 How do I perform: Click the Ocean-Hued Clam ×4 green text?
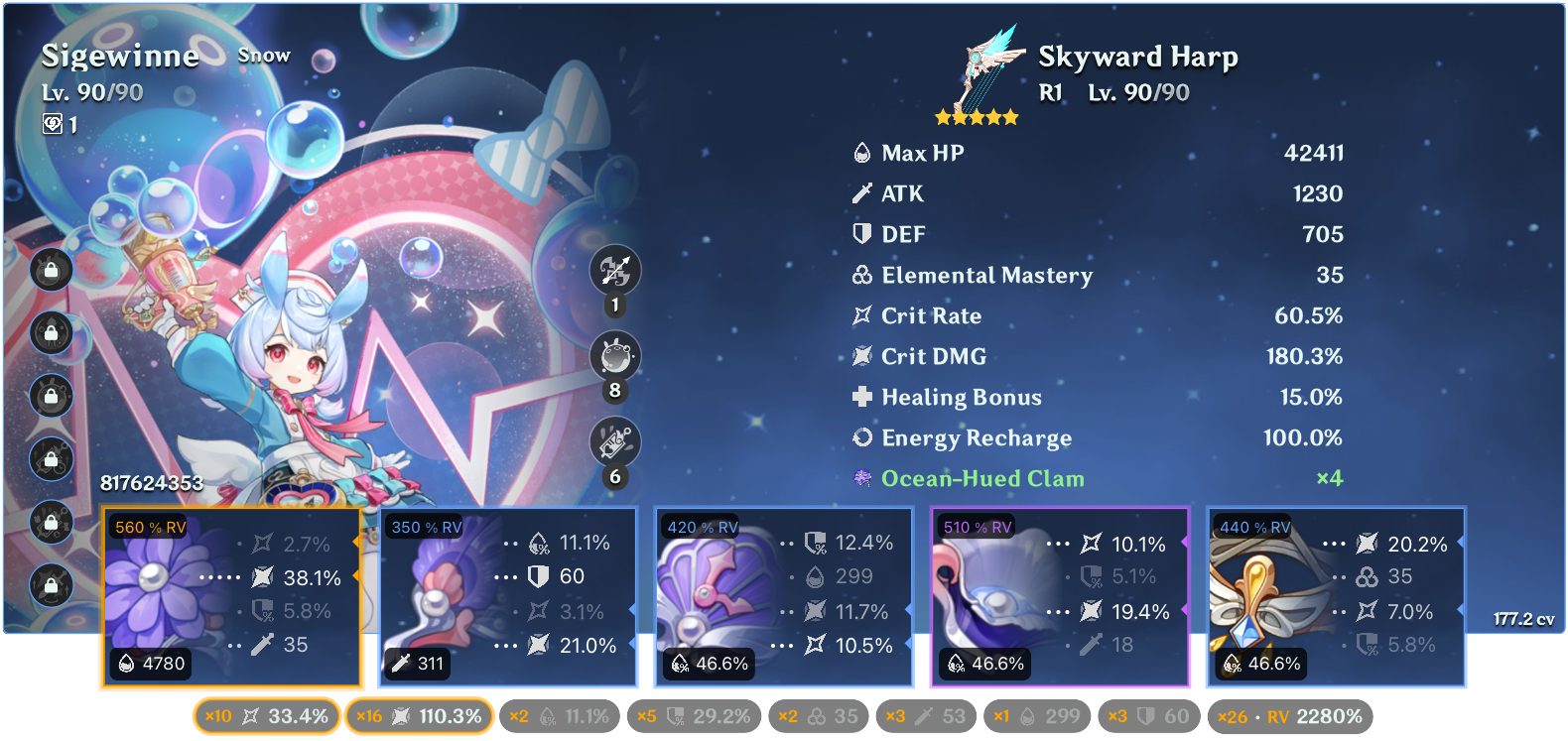click(983, 478)
